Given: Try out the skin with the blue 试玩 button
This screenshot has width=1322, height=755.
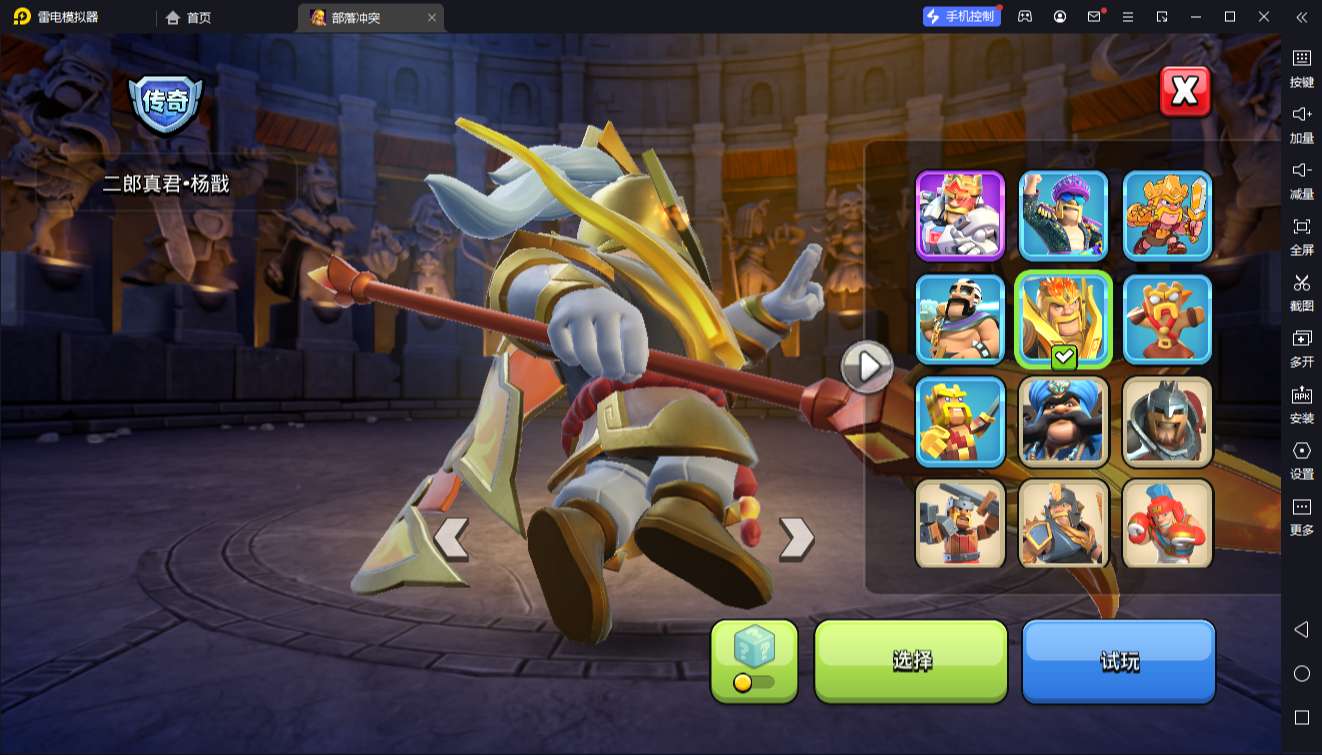Looking at the screenshot, I should 1118,660.
